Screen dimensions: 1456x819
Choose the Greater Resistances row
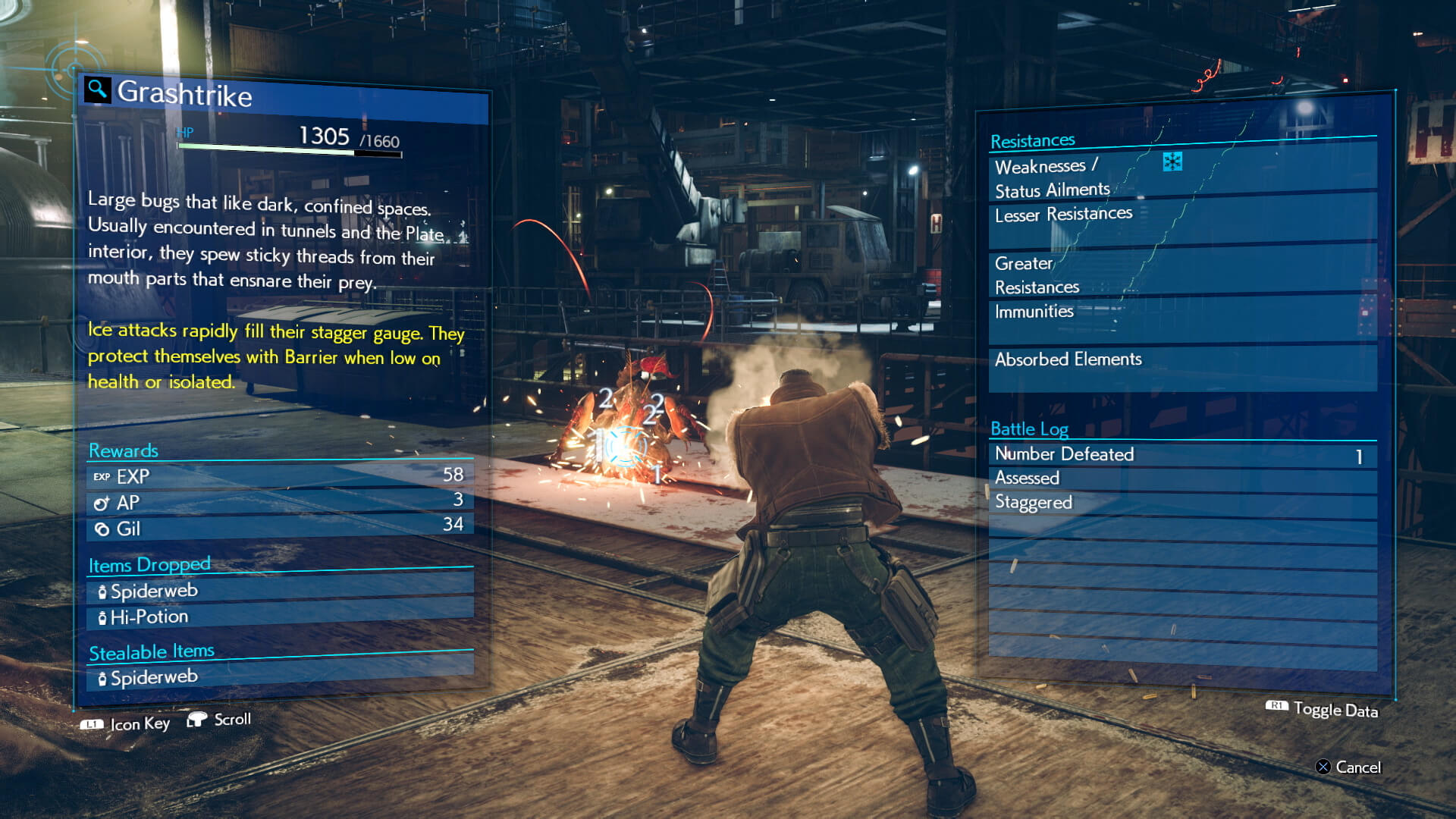[1181, 275]
